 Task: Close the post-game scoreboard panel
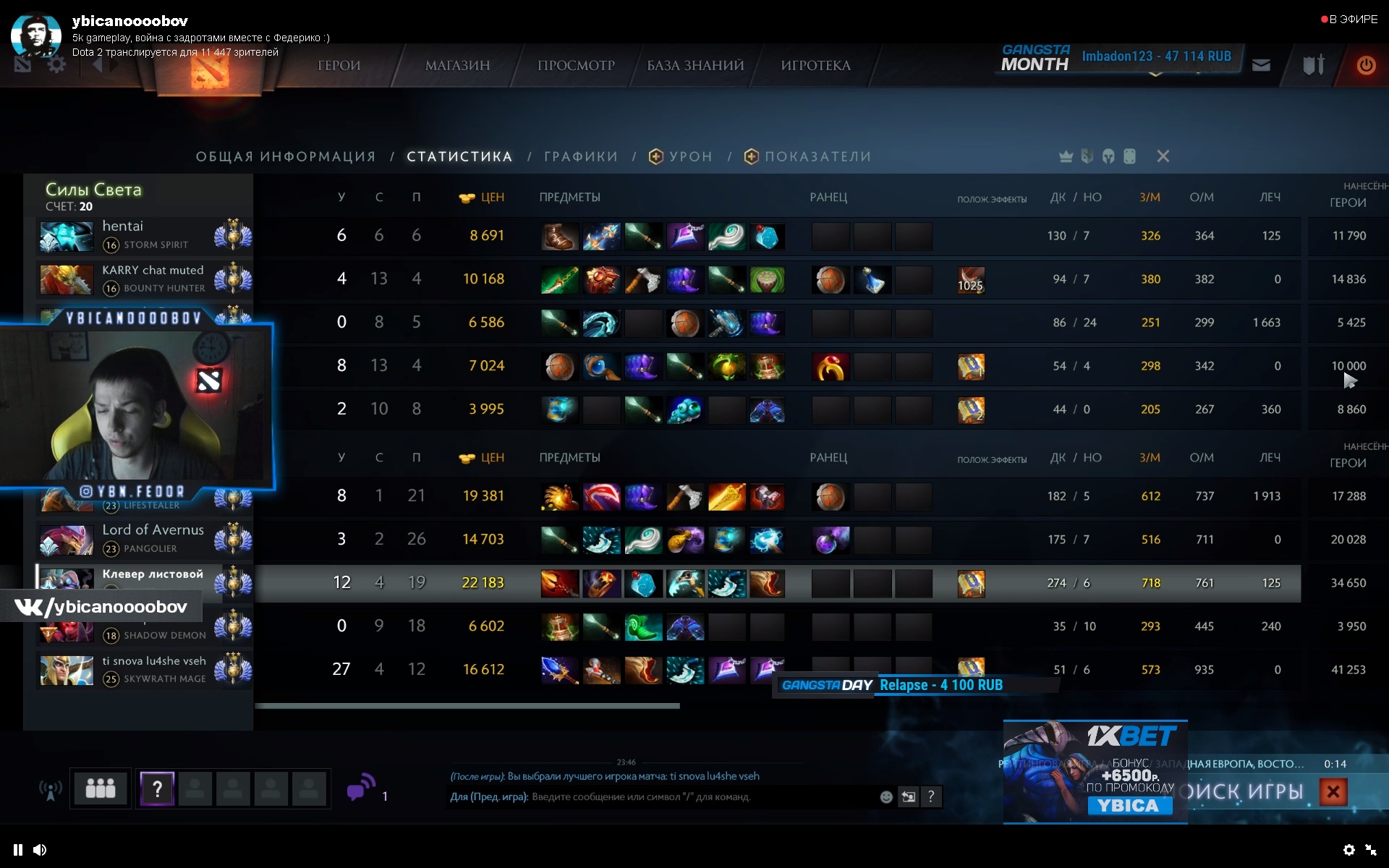pyautogui.click(x=1163, y=156)
